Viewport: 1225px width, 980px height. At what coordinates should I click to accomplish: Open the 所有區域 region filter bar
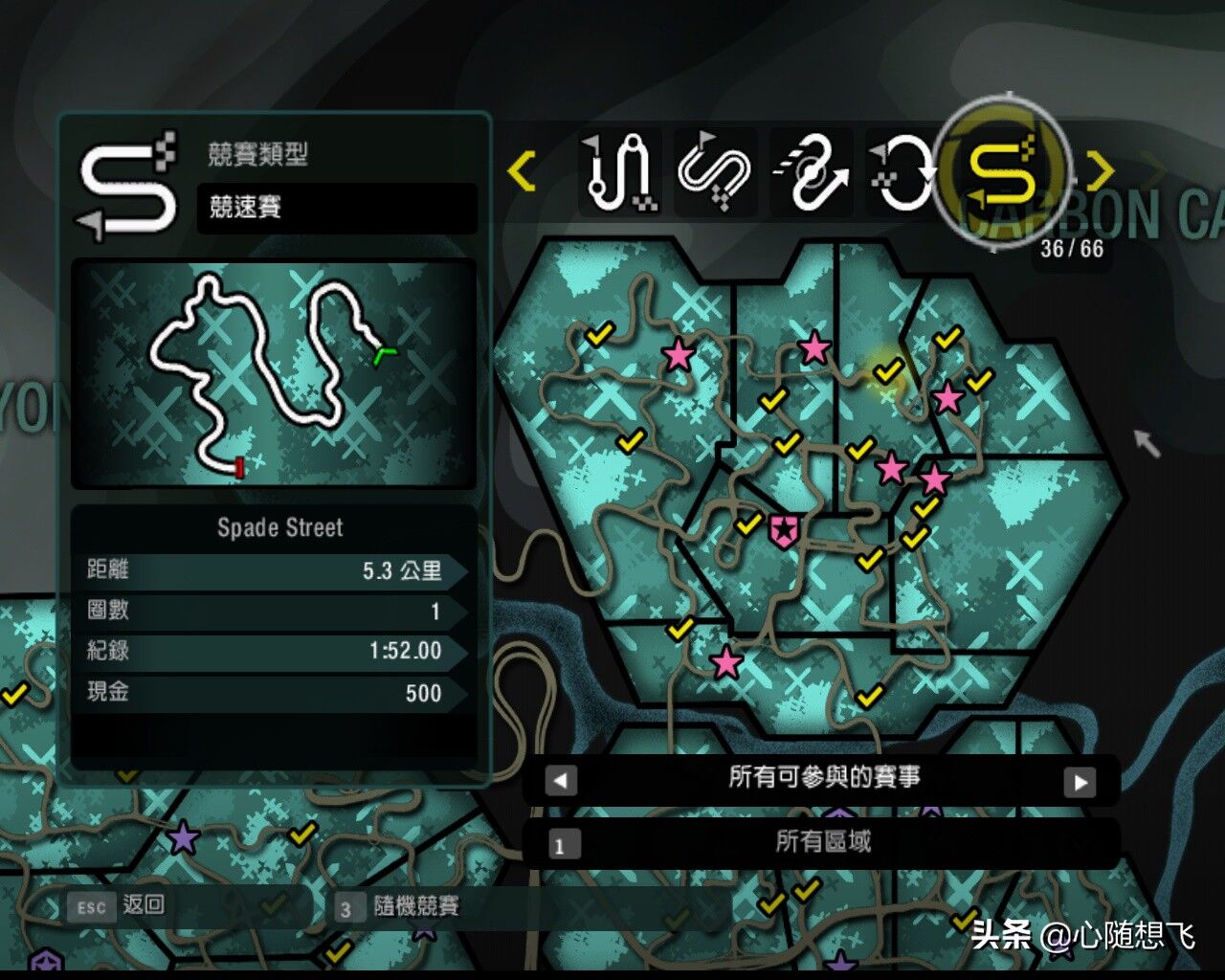click(x=822, y=842)
